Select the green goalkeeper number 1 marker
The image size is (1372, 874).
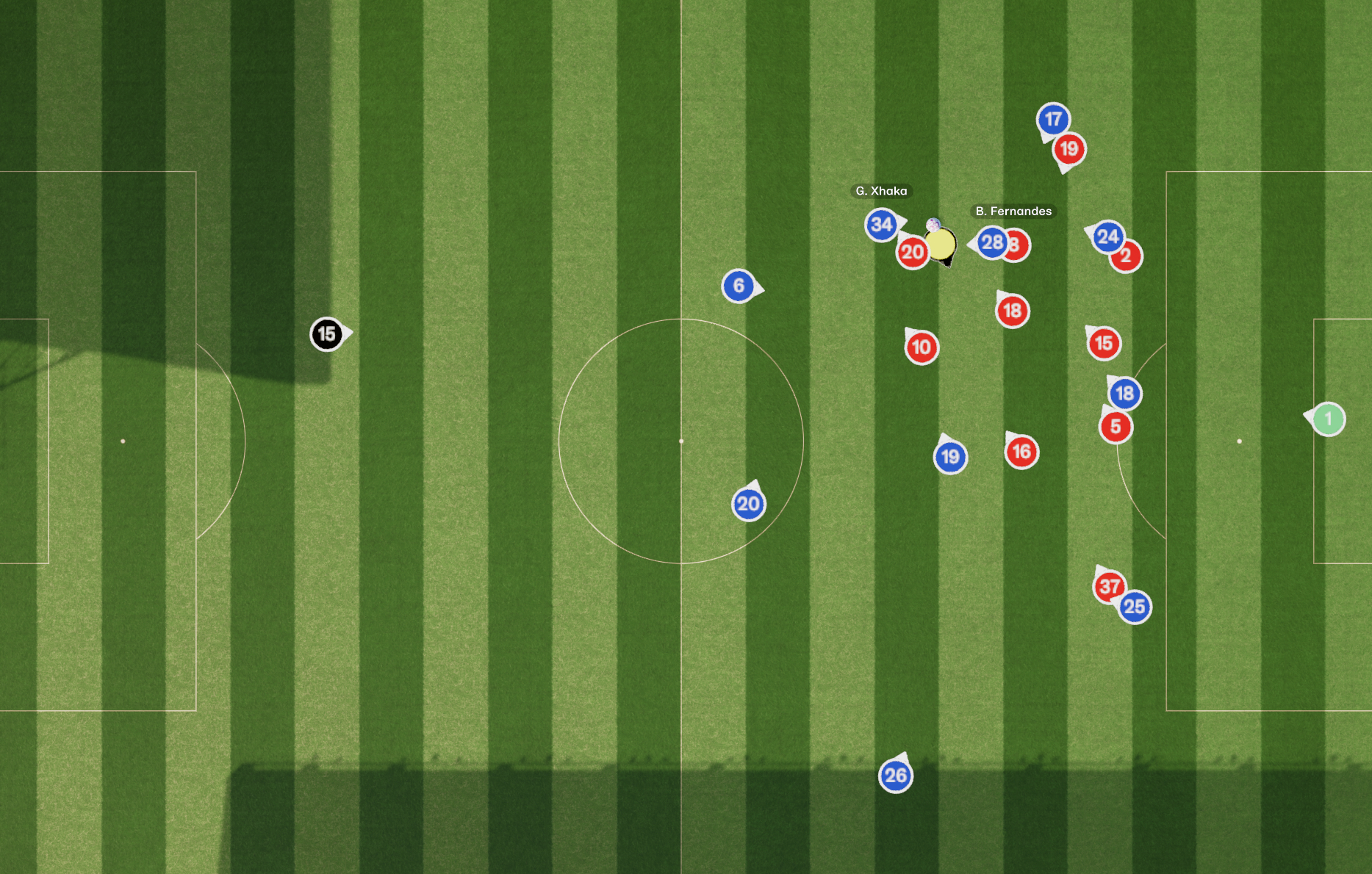(1328, 419)
